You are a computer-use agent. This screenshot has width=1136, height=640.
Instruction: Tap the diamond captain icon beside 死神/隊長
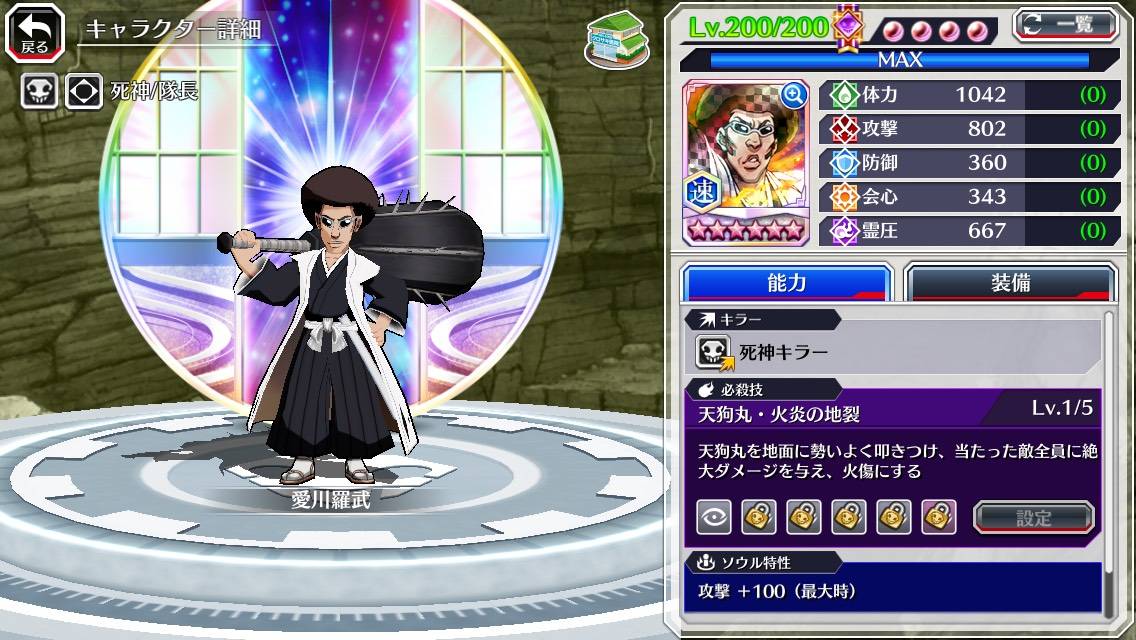click(84, 92)
